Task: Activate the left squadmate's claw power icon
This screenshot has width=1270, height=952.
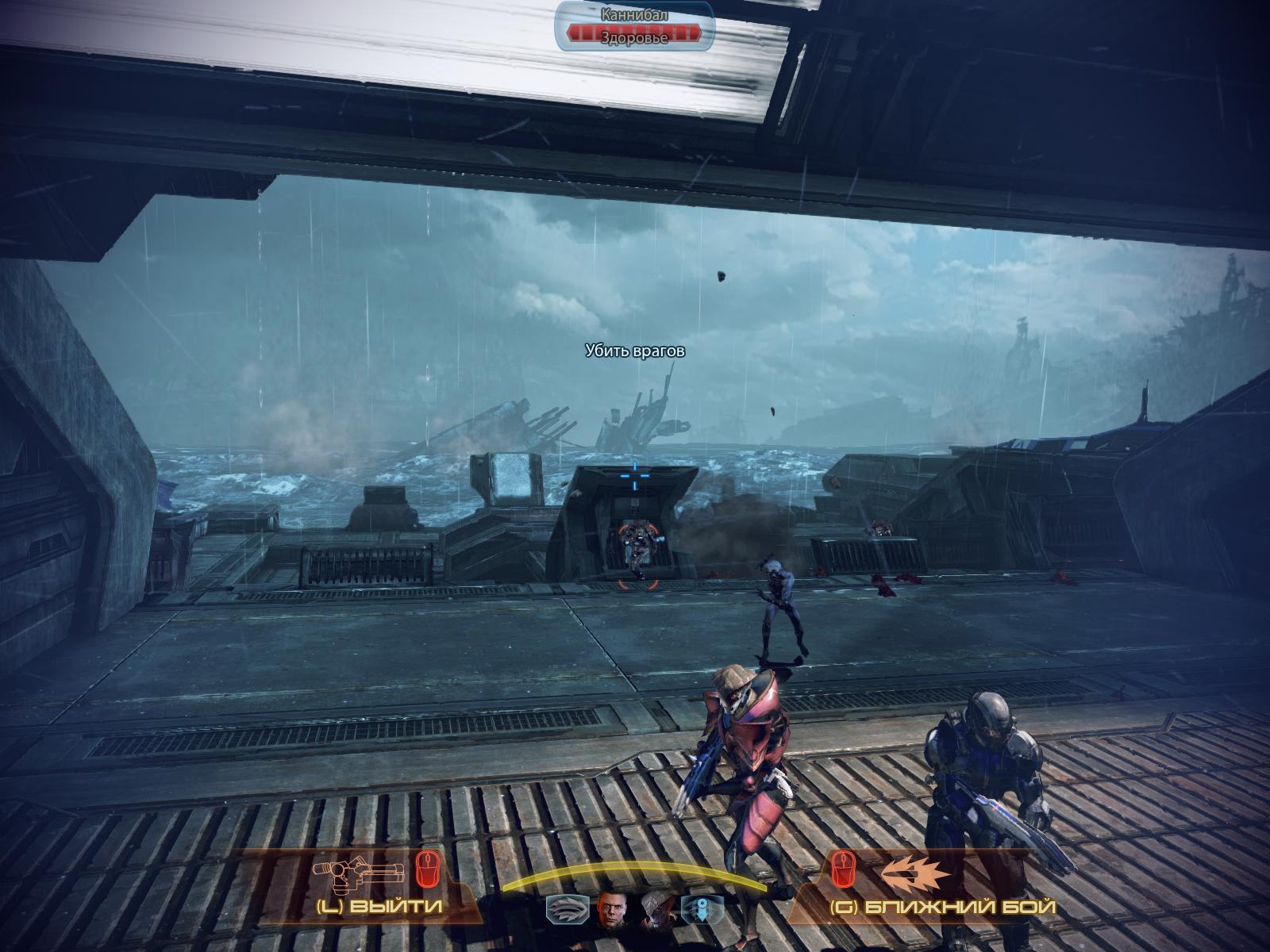Action: pos(568,911)
